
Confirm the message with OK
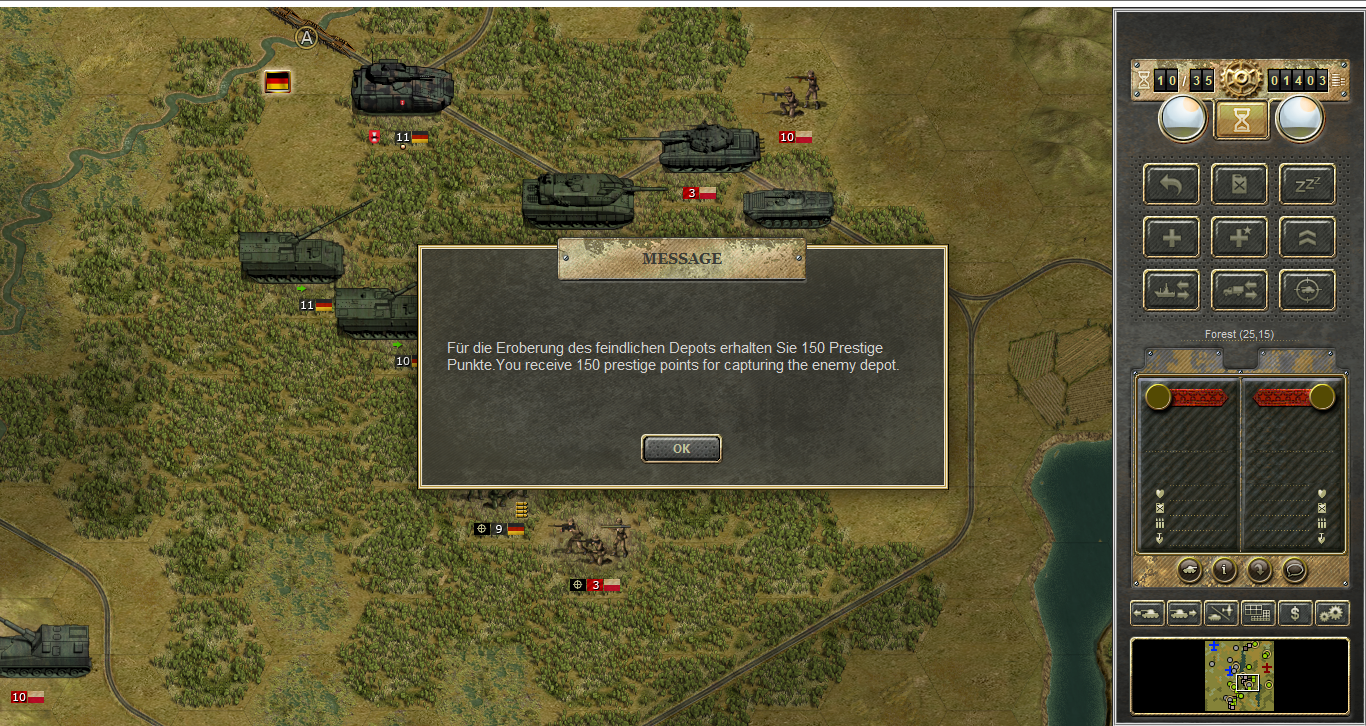coord(681,449)
